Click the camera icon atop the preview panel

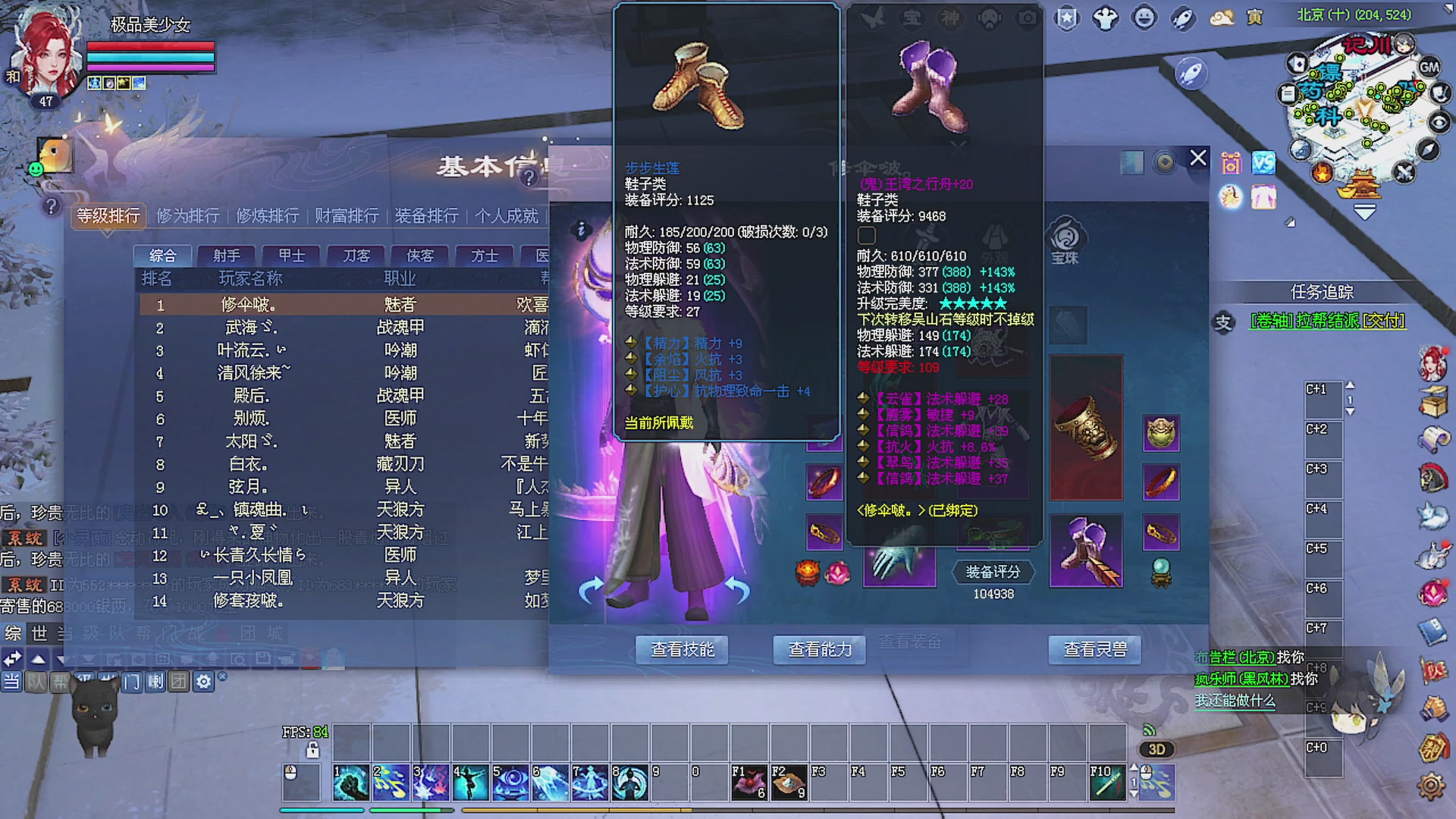point(1026,18)
